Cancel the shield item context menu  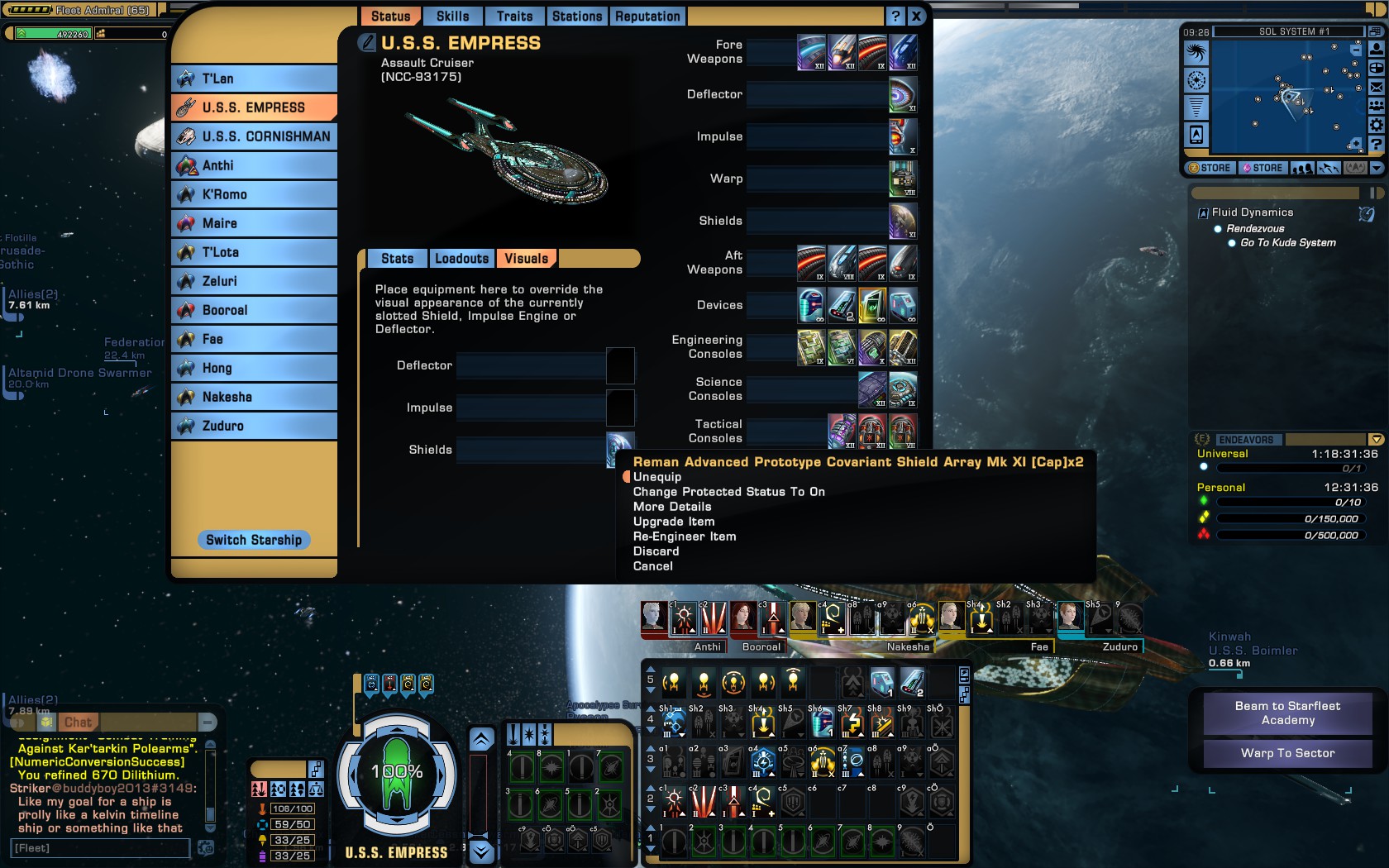point(653,566)
